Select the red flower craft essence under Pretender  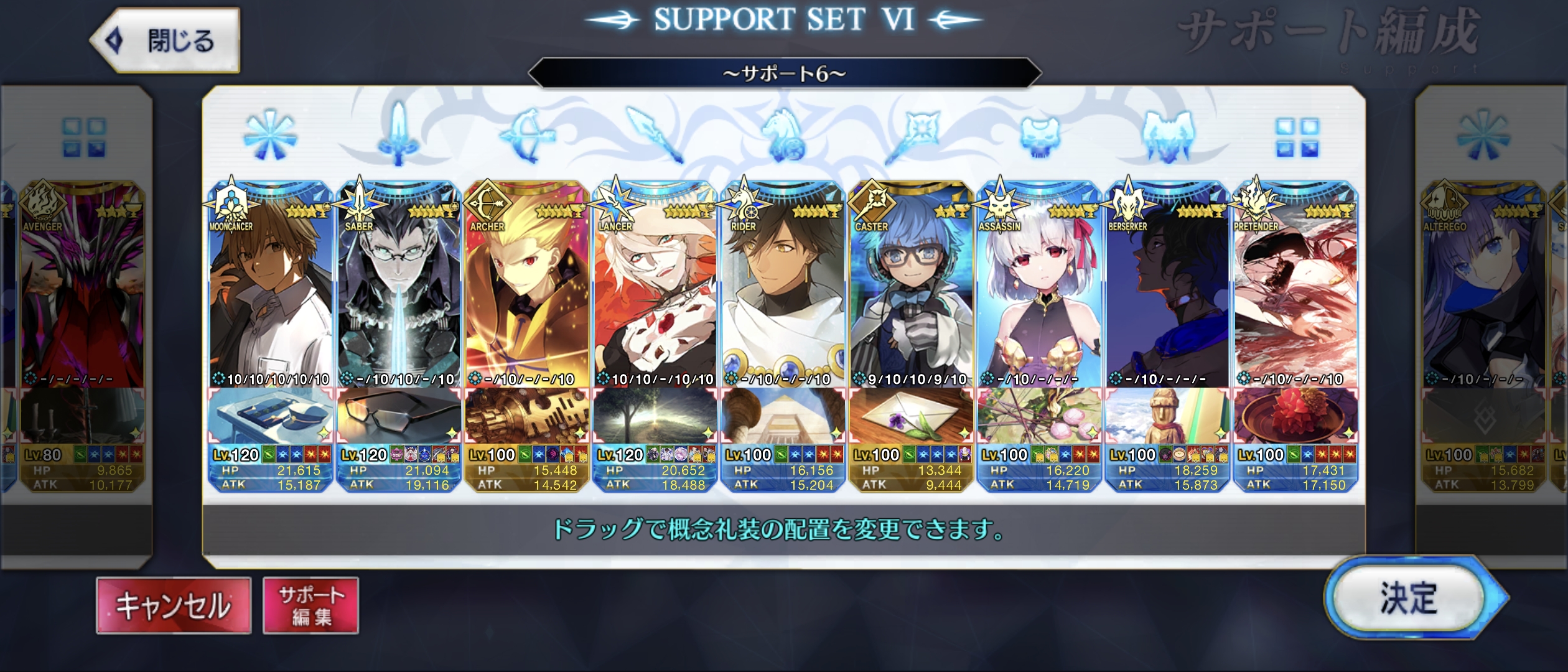tap(1296, 416)
